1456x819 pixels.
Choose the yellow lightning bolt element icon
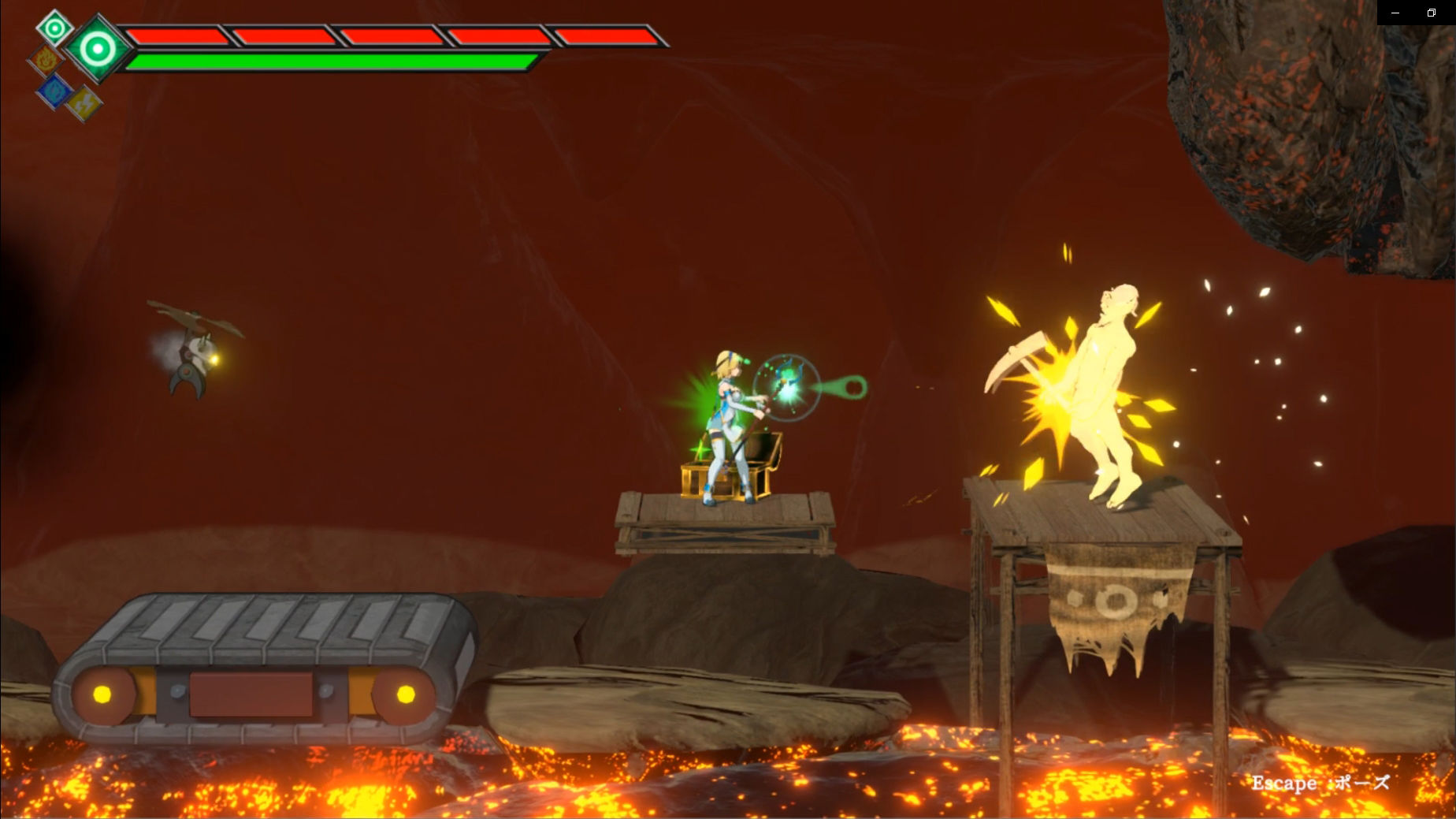click(x=84, y=103)
